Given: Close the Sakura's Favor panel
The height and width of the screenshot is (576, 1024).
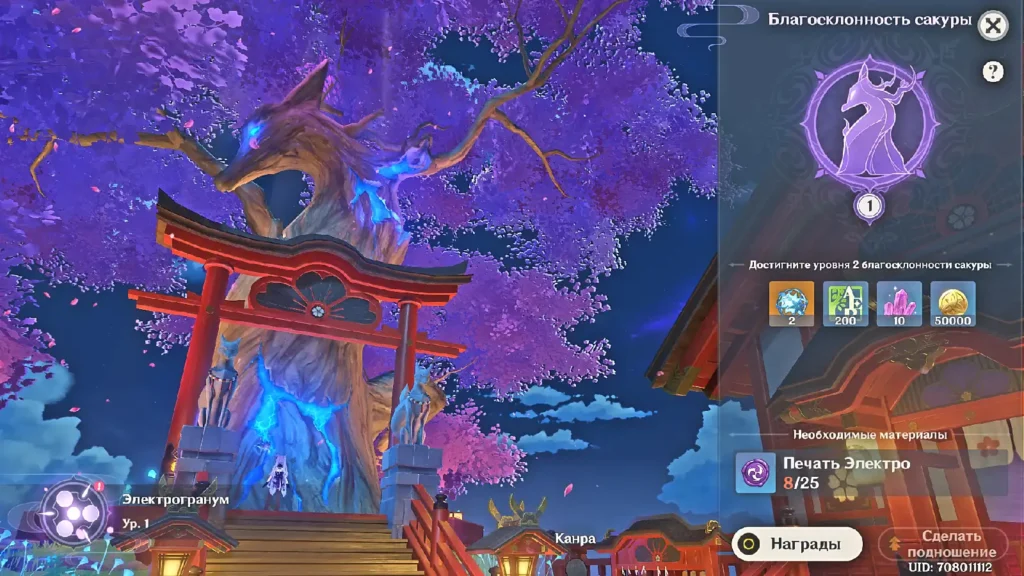Looking at the screenshot, I should (x=992, y=26).
